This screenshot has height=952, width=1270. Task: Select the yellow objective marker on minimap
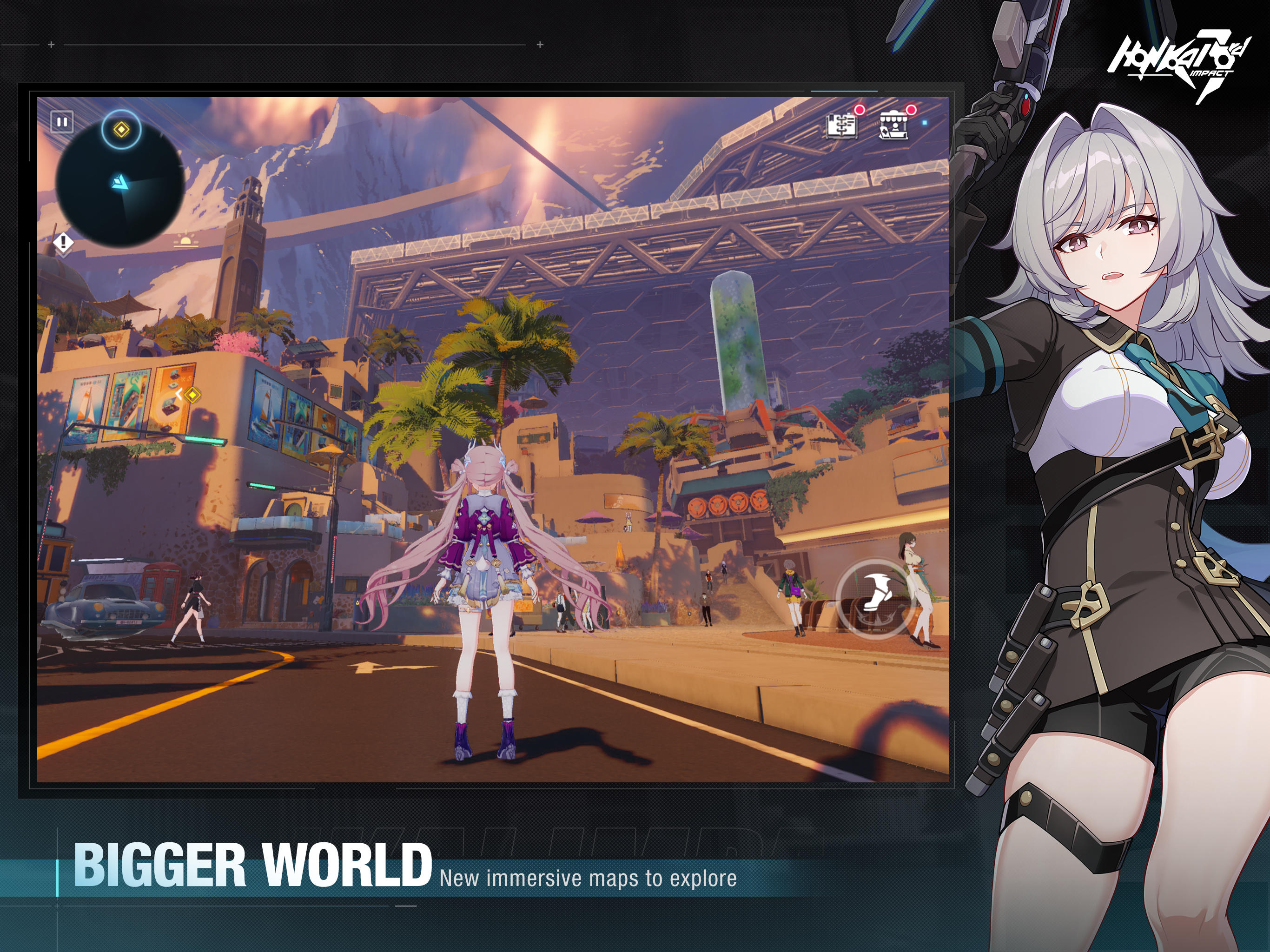122,130
